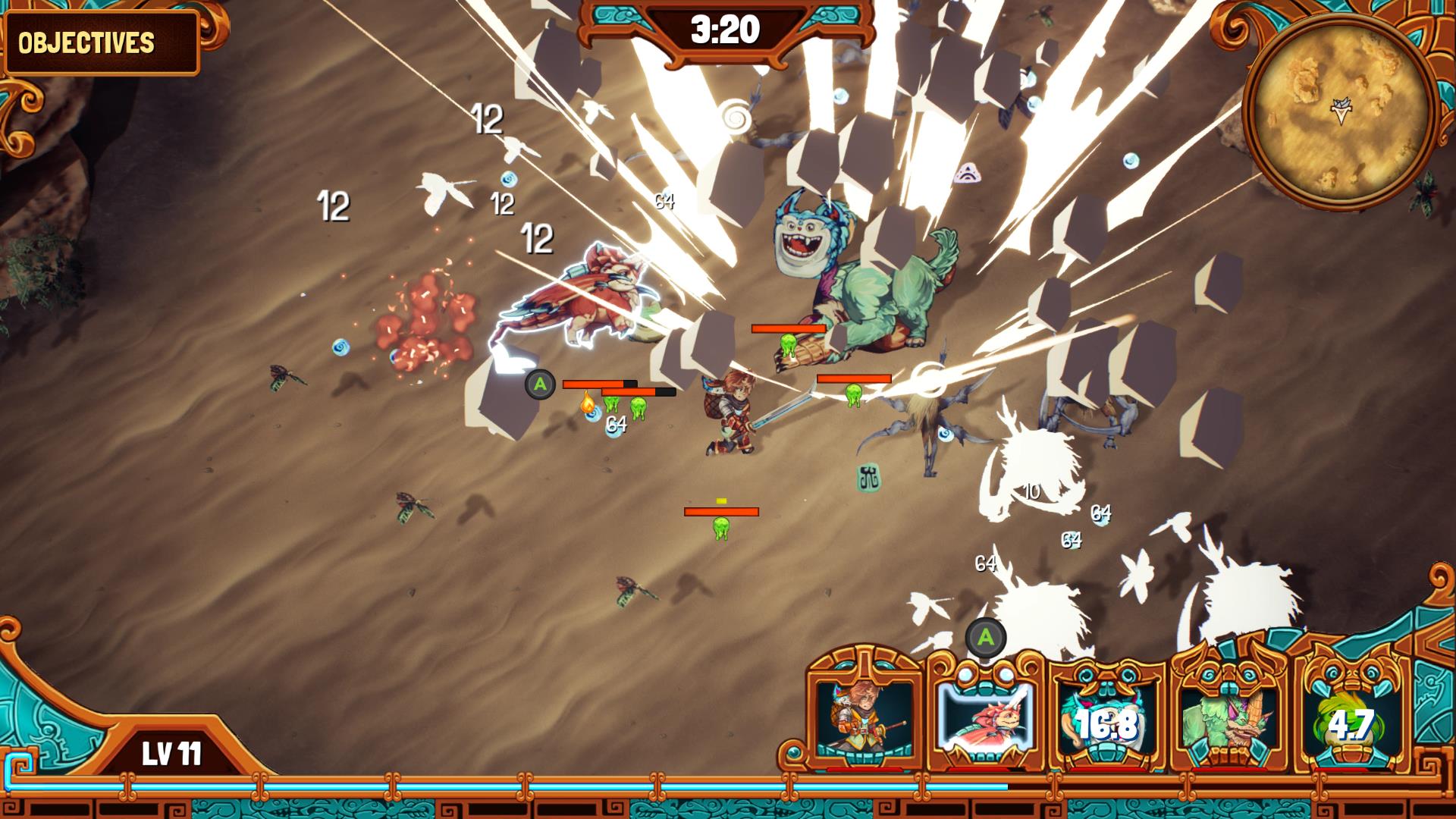Click the circular desert minimap
The width and height of the screenshot is (1456, 819).
click(x=1339, y=112)
